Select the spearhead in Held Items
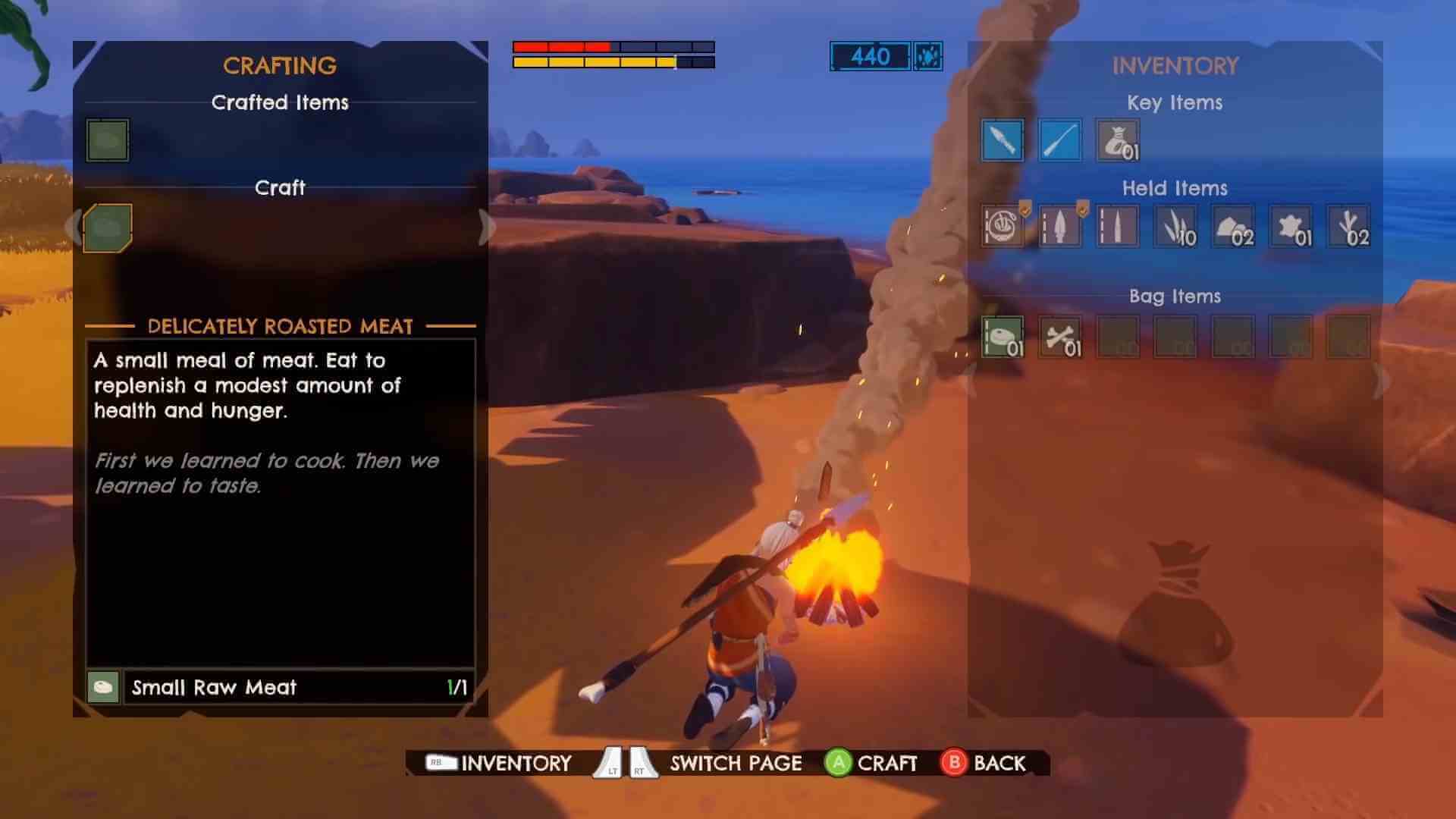 coord(1059,227)
